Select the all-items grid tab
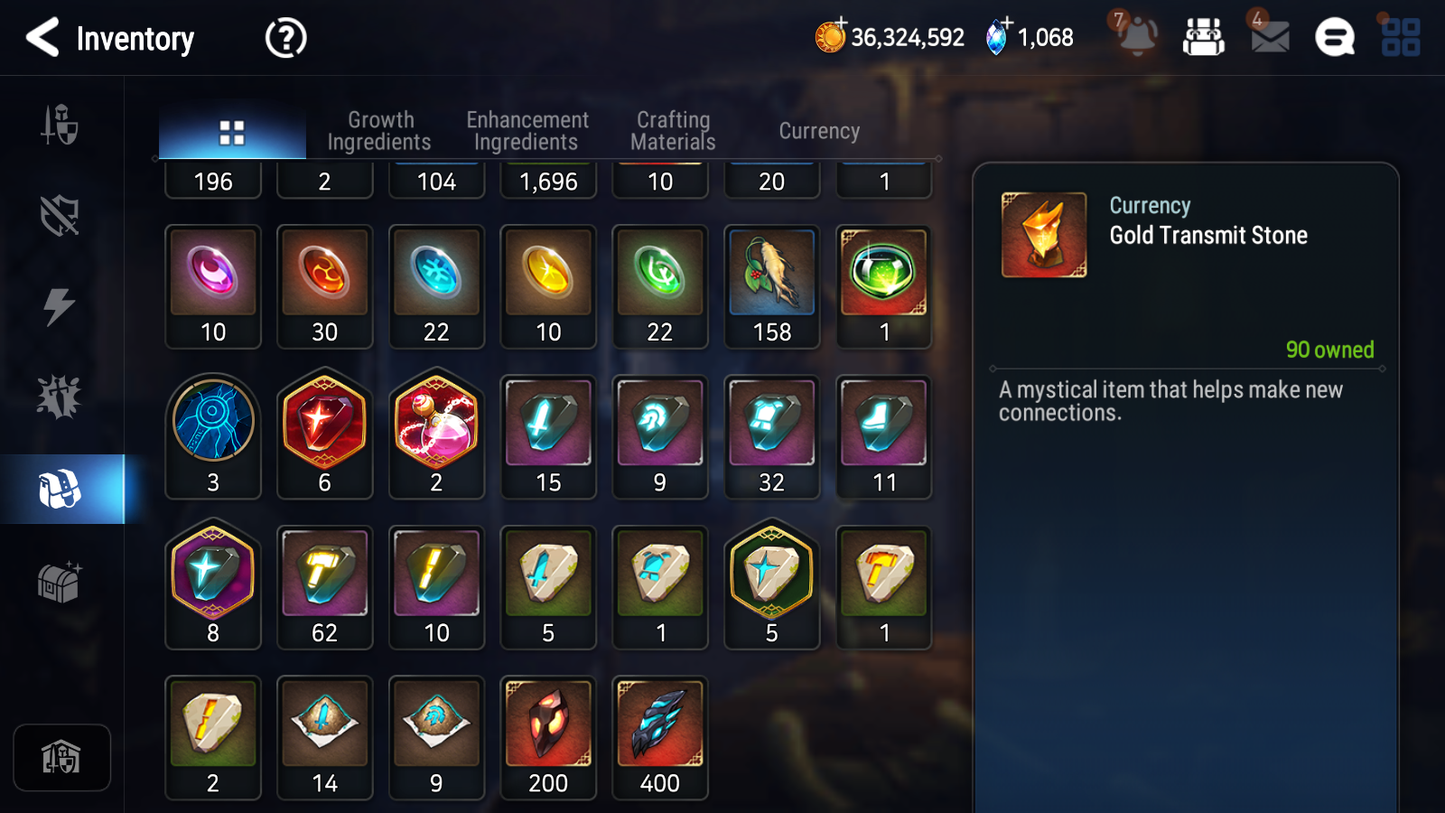Screen dimensions: 1445x813 coord(232,133)
